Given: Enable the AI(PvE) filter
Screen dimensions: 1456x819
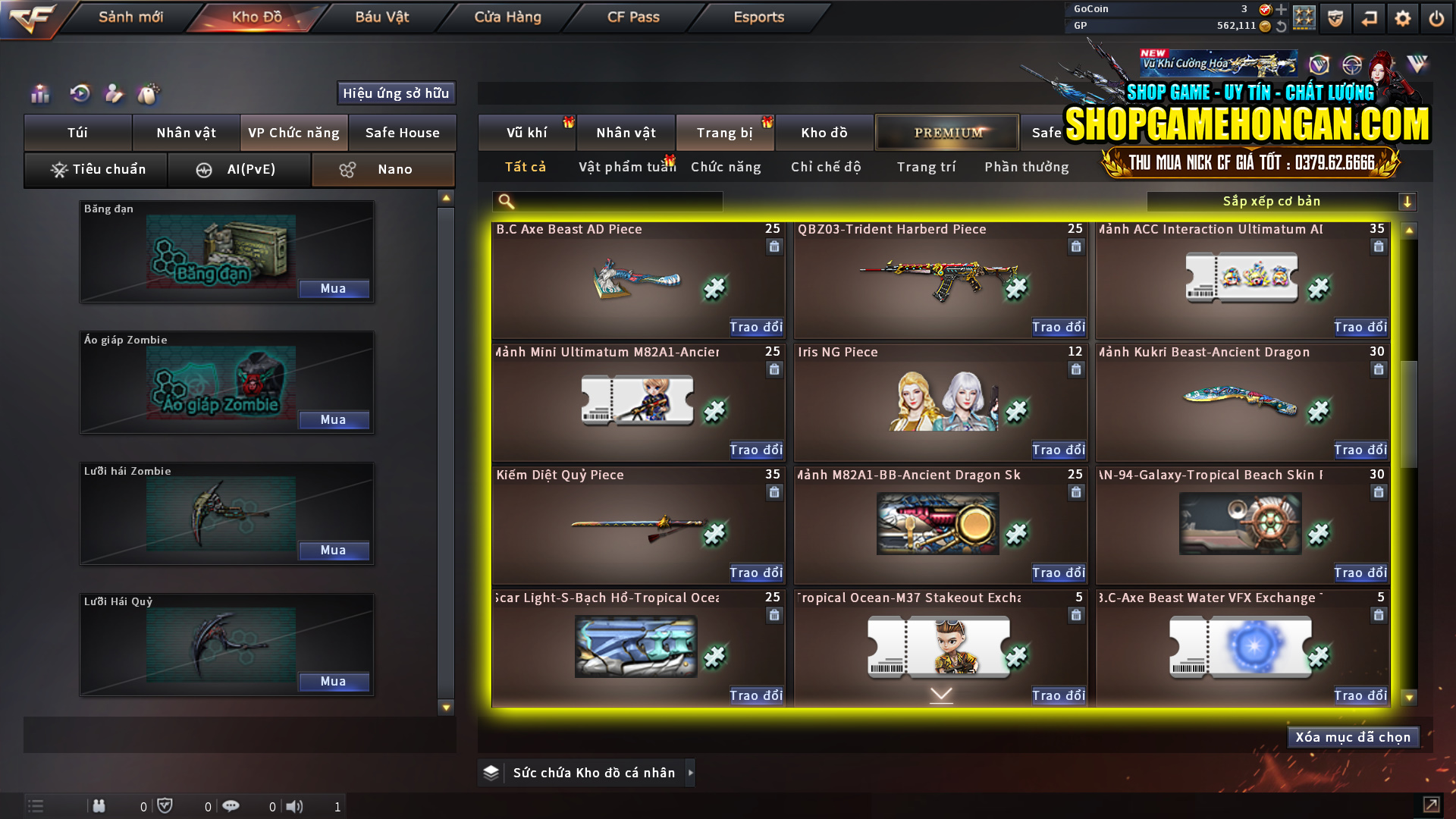Looking at the screenshot, I should (239, 169).
